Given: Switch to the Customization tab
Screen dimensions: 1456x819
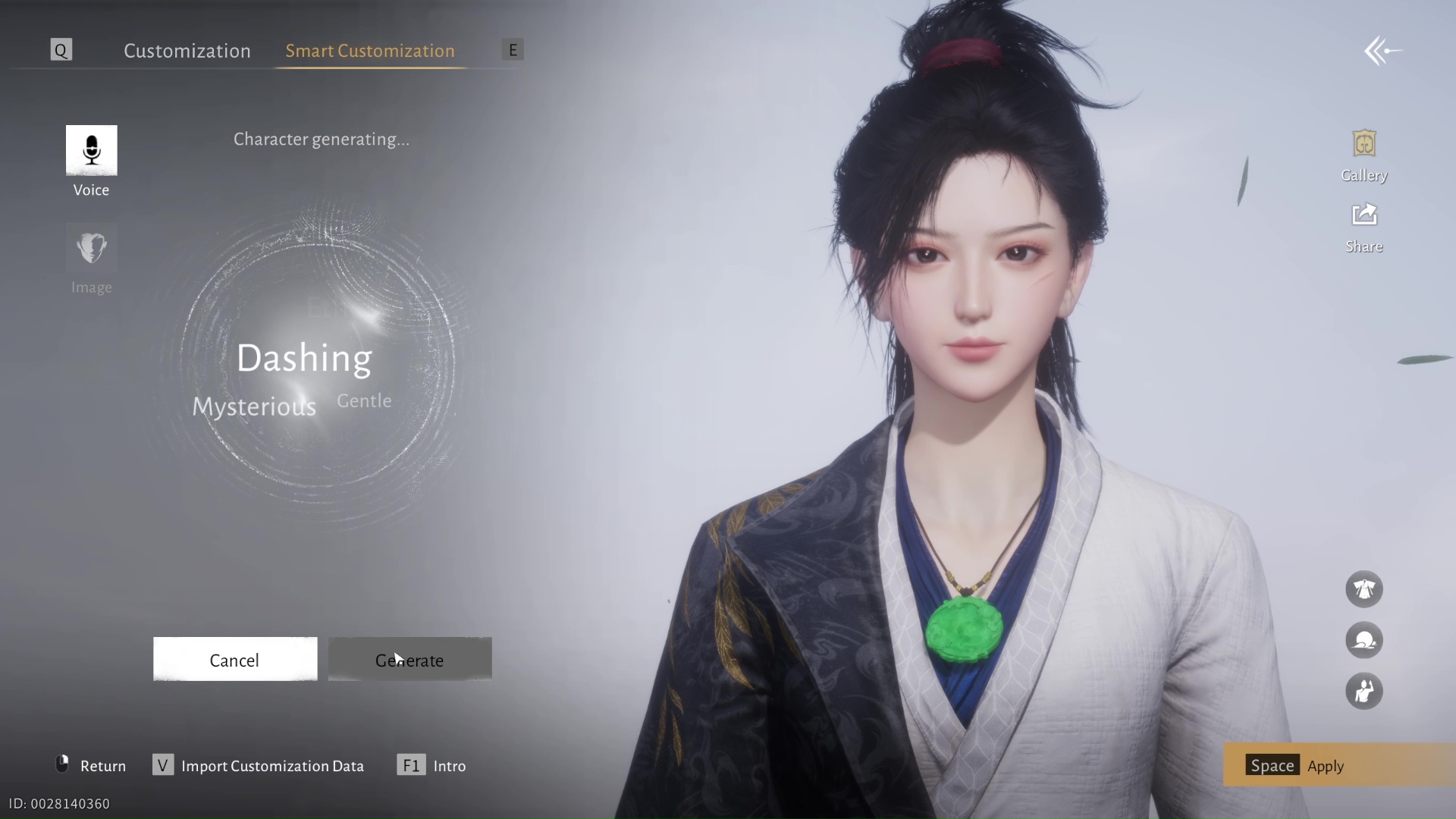Looking at the screenshot, I should tap(187, 51).
